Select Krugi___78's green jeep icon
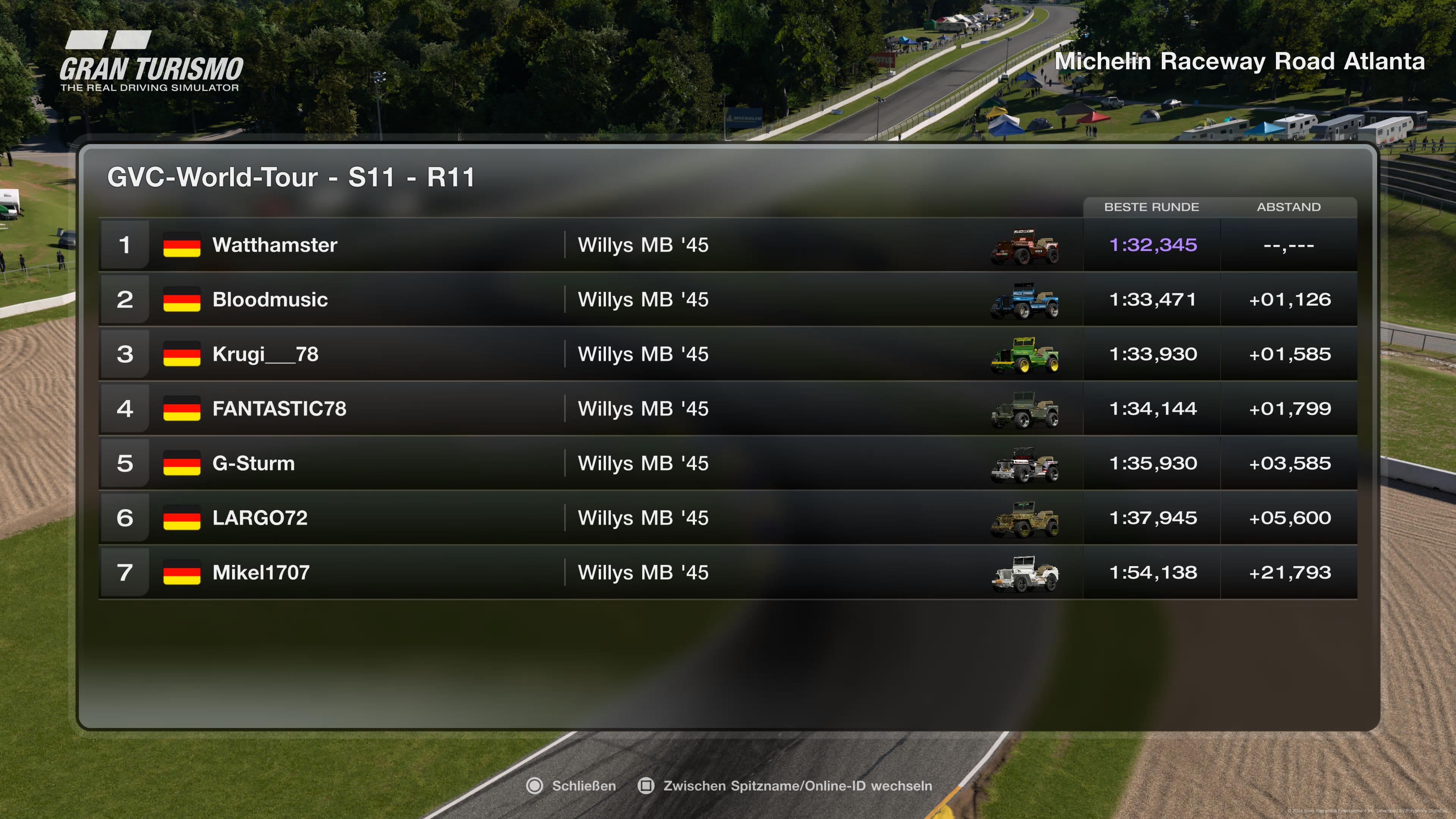Screen dimensions: 1456x819 (1025, 355)
